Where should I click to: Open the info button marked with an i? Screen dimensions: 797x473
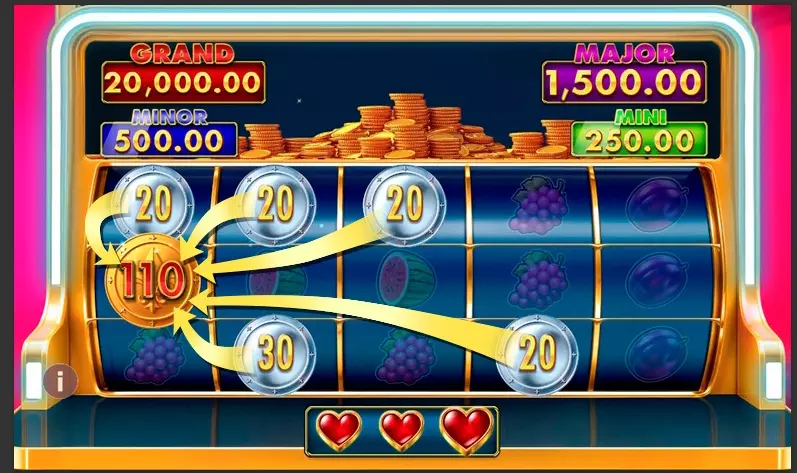click(61, 380)
